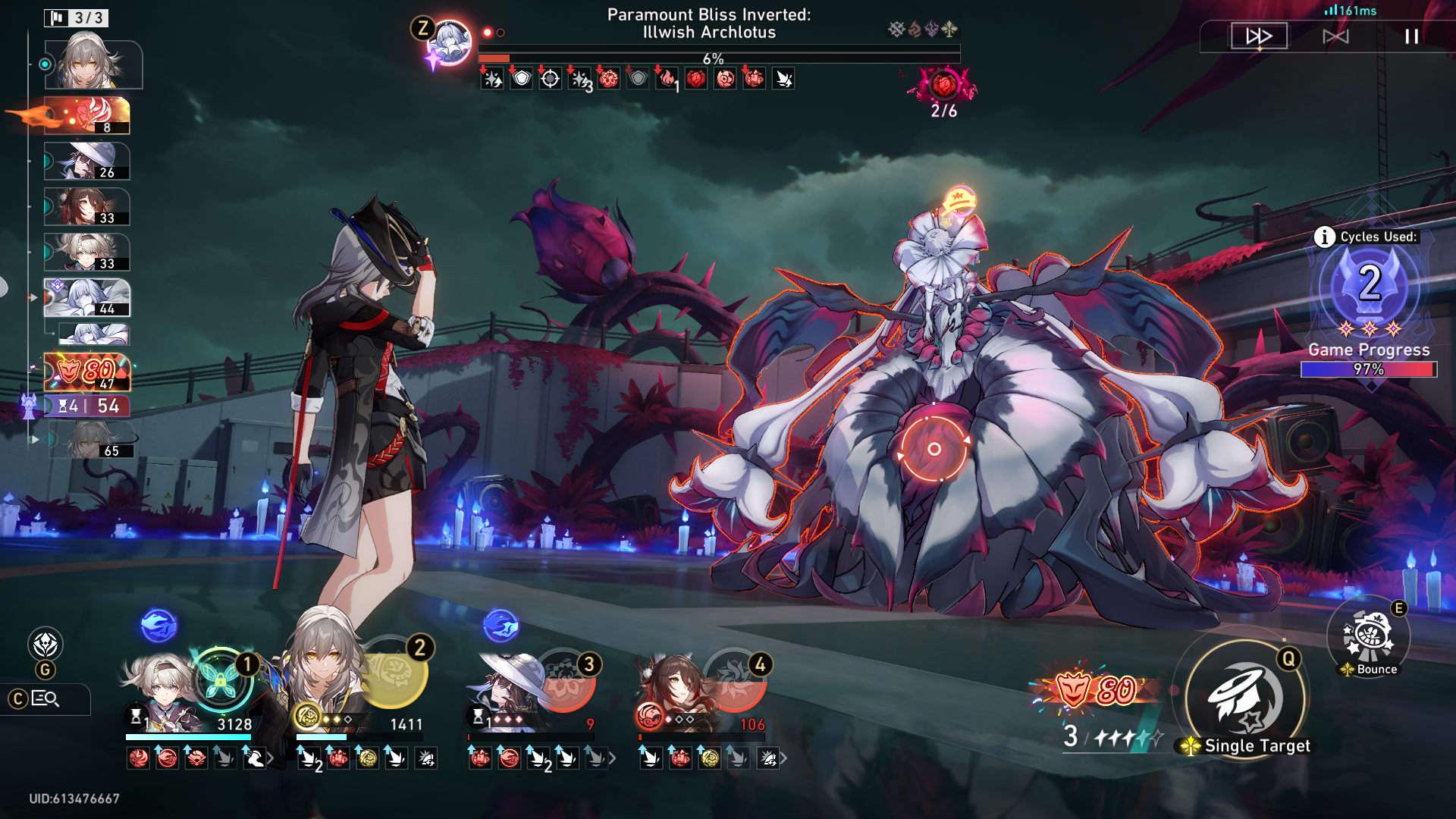Toggle the auto-battle button
The image size is (1456, 819).
(x=1335, y=36)
